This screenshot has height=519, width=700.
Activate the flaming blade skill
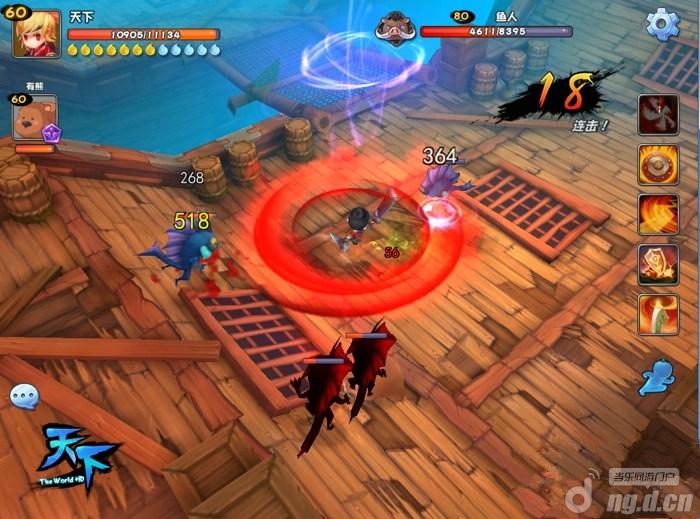[658, 314]
